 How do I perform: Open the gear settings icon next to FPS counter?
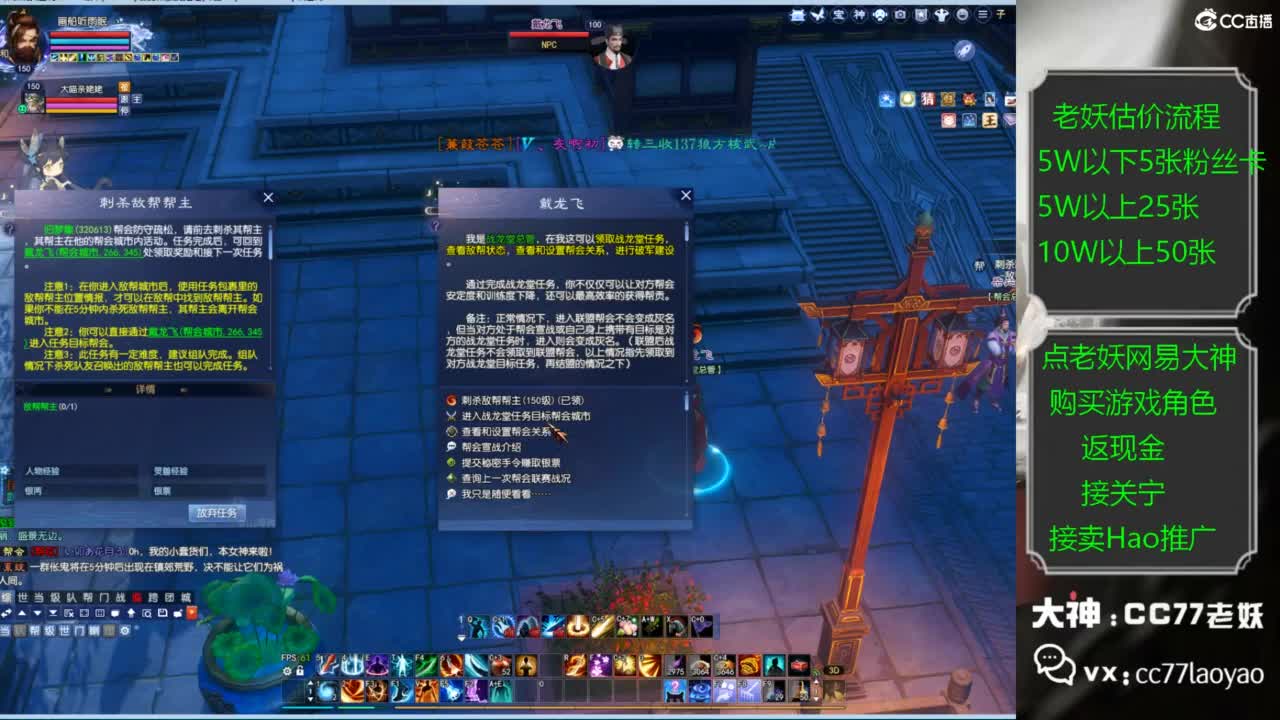[x=286, y=672]
